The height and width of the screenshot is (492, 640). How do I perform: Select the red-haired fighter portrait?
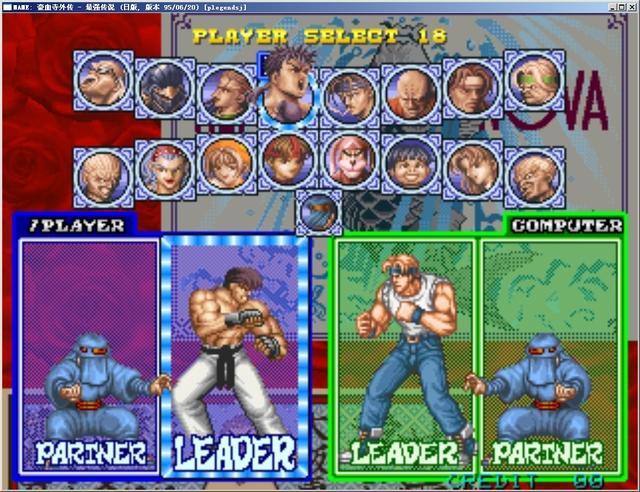click(288, 161)
